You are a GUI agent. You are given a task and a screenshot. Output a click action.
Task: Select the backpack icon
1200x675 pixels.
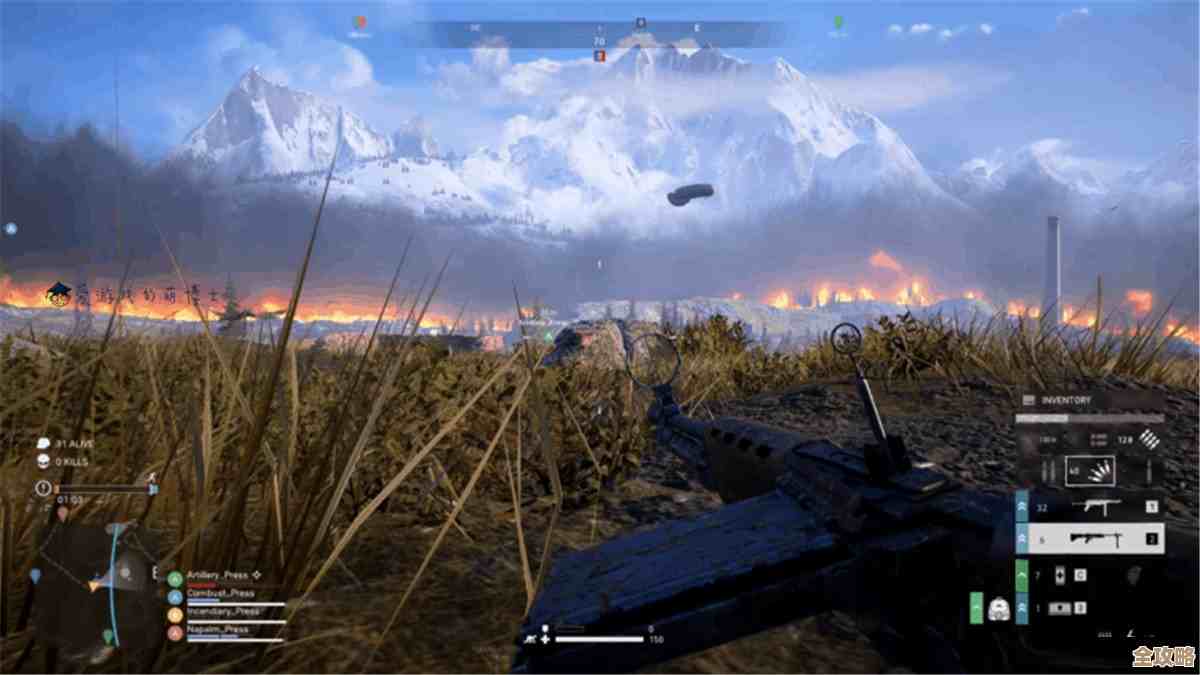click(996, 608)
